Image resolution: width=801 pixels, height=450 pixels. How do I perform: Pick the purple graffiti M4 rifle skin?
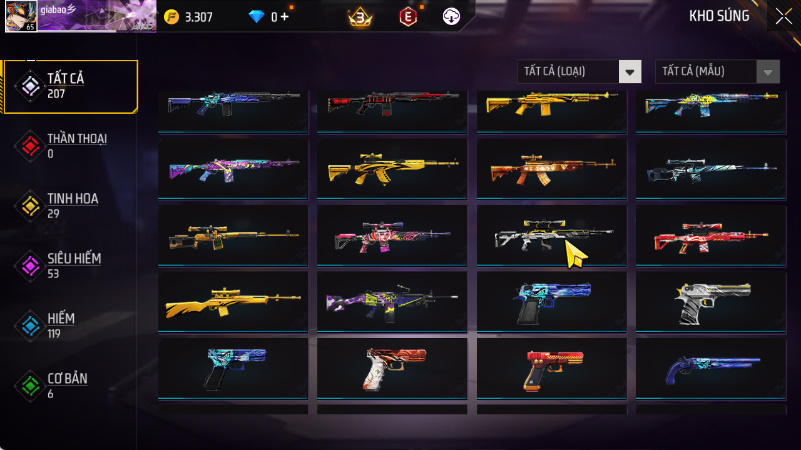coord(392,300)
